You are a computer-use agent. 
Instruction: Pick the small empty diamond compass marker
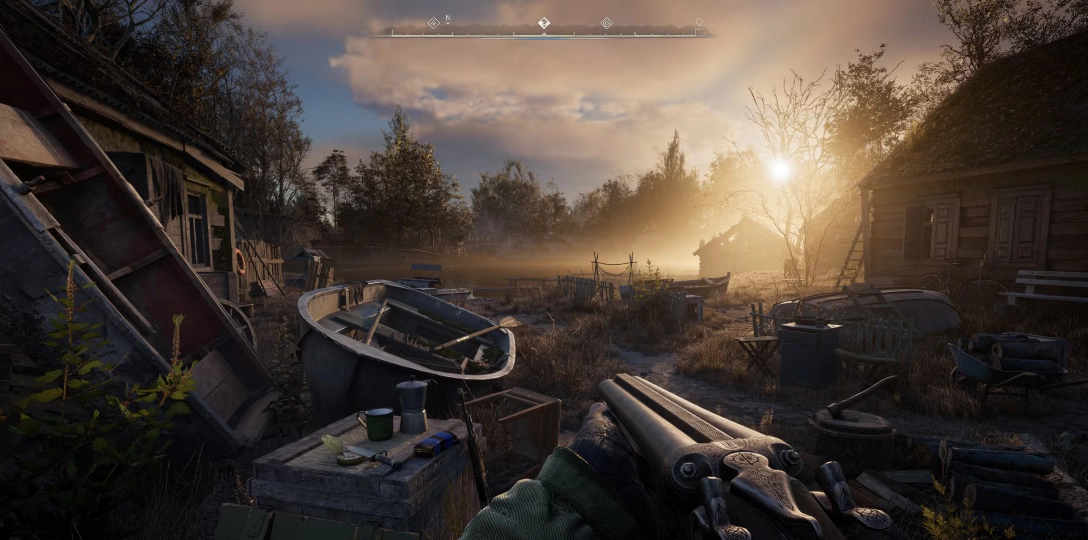(699, 21)
